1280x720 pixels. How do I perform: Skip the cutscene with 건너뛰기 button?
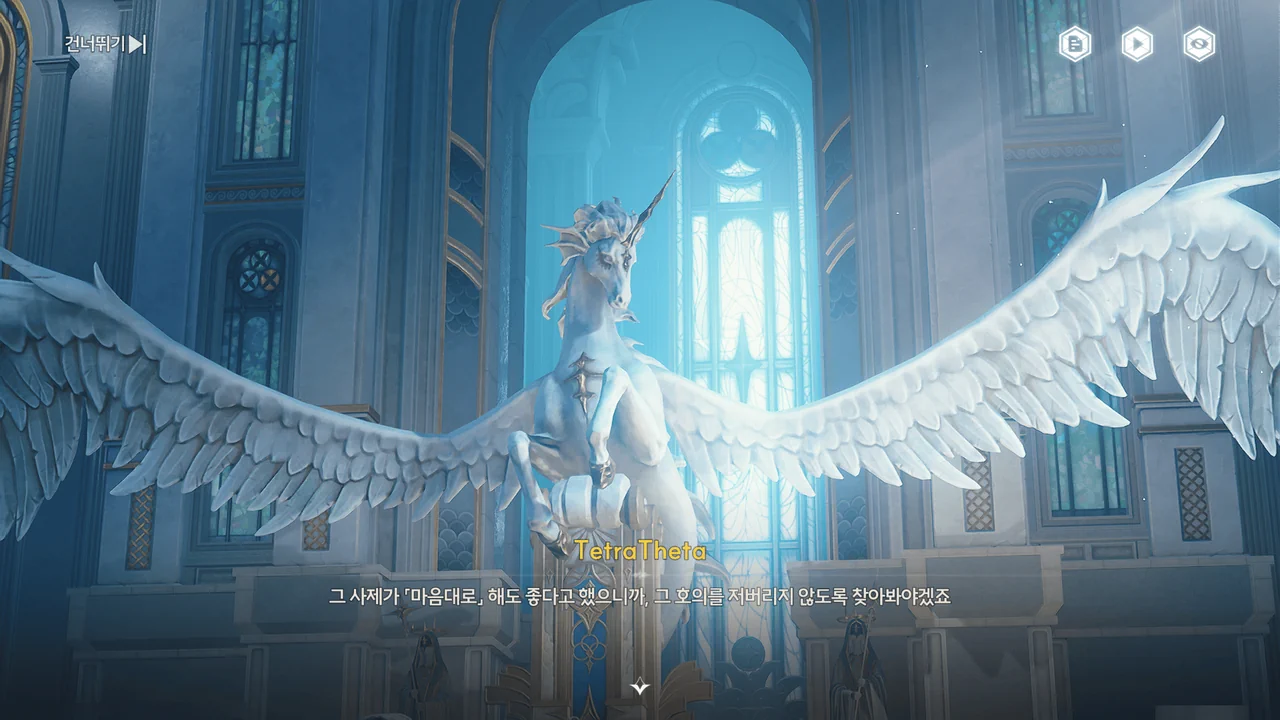pyautogui.click(x=106, y=44)
